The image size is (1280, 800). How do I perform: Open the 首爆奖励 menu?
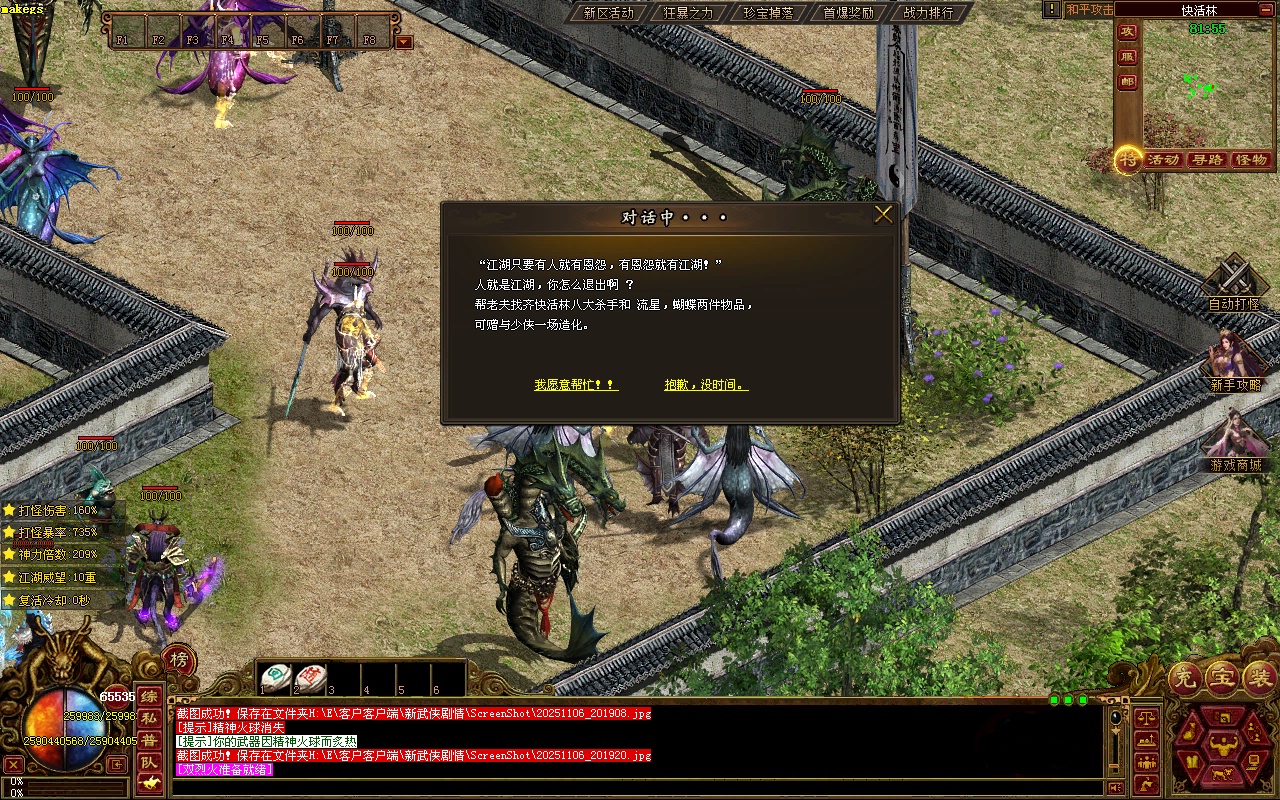coord(848,13)
